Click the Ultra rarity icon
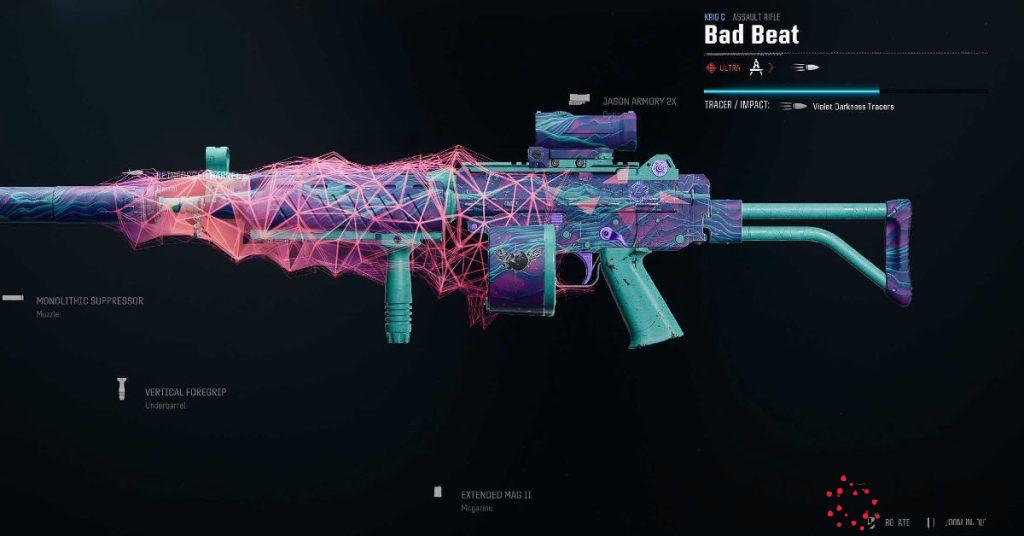The width and height of the screenshot is (1024, 536). (711, 68)
